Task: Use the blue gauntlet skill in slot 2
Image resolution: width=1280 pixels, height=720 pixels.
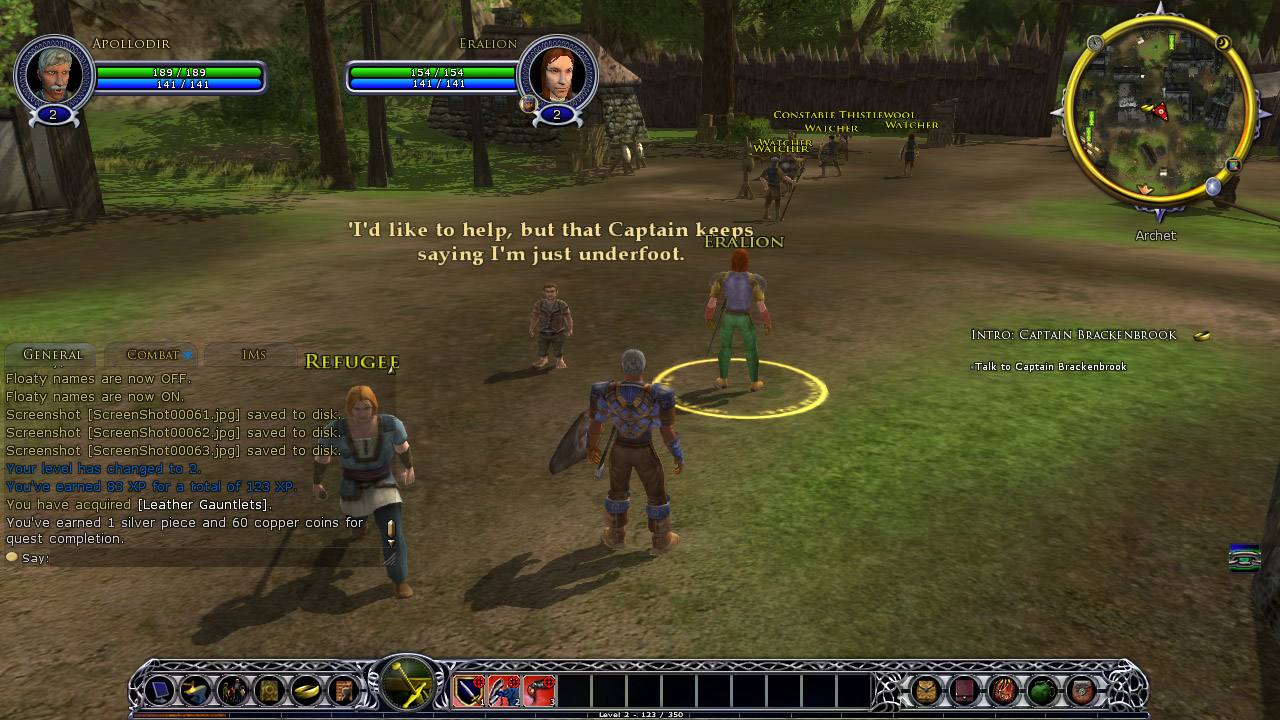Action: (505, 691)
